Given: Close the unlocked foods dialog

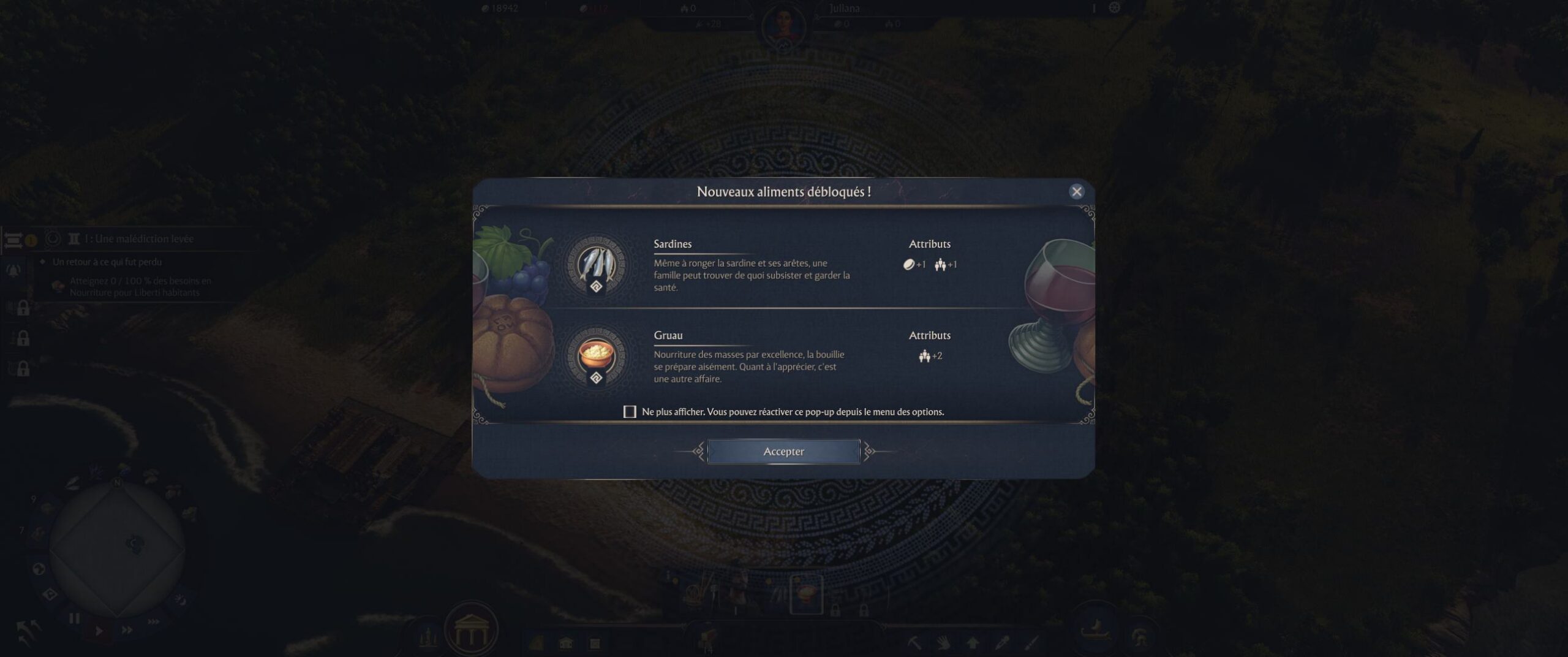Looking at the screenshot, I should tap(1076, 192).
